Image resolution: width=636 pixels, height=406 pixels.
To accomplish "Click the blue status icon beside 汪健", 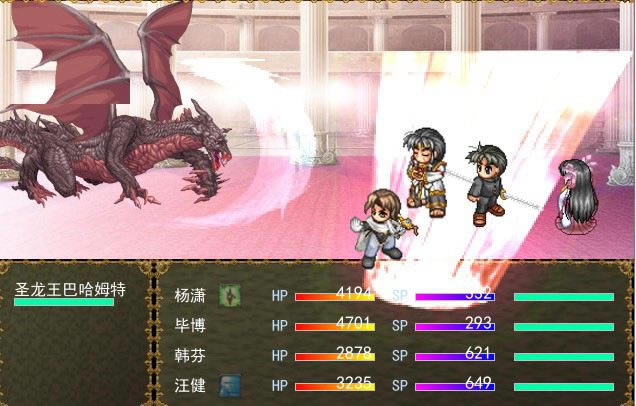I will [230, 385].
